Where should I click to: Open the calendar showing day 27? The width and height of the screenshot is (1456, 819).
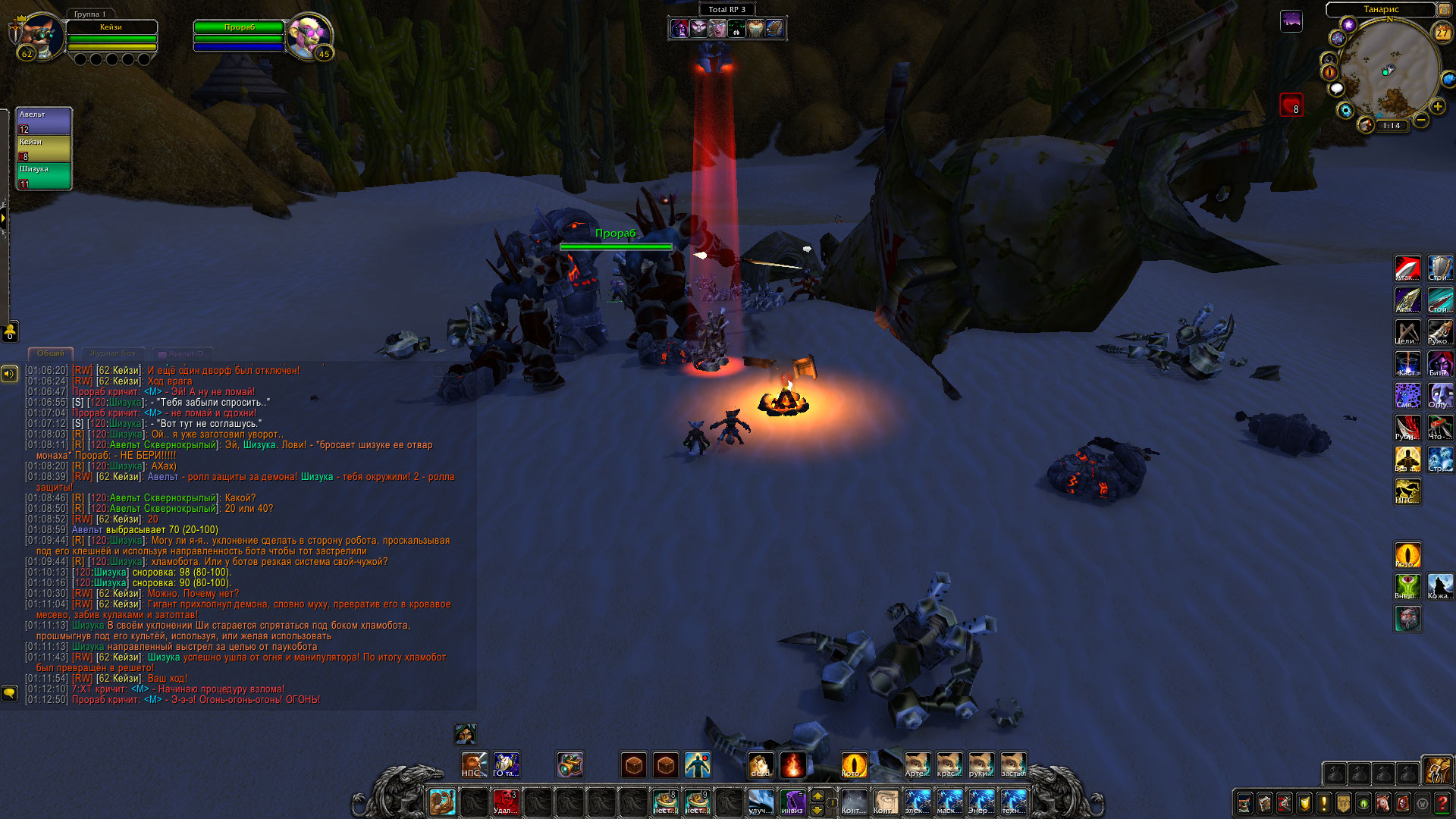tap(1442, 33)
